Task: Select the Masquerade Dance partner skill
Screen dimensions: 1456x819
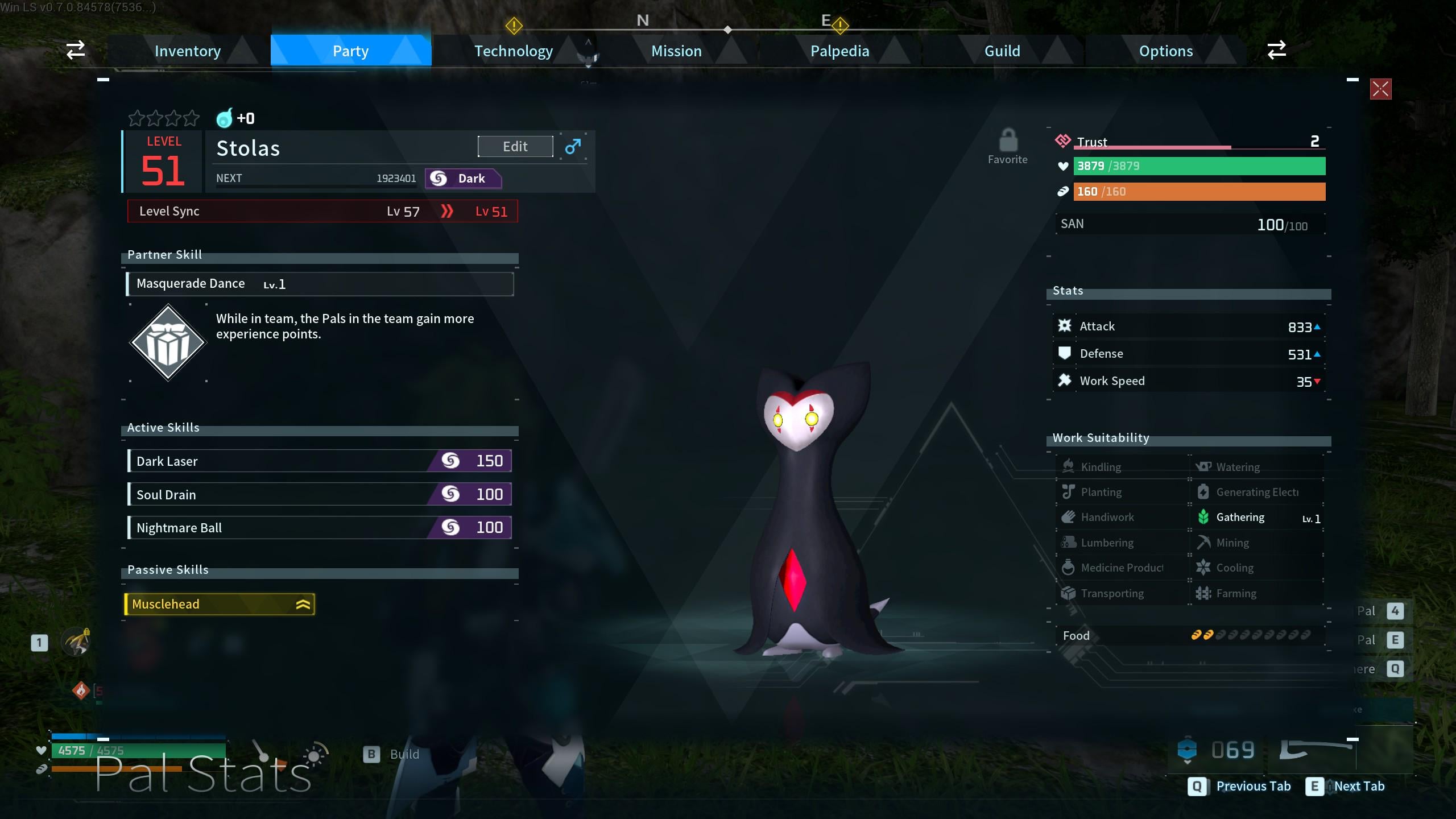Action: (x=320, y=284)
